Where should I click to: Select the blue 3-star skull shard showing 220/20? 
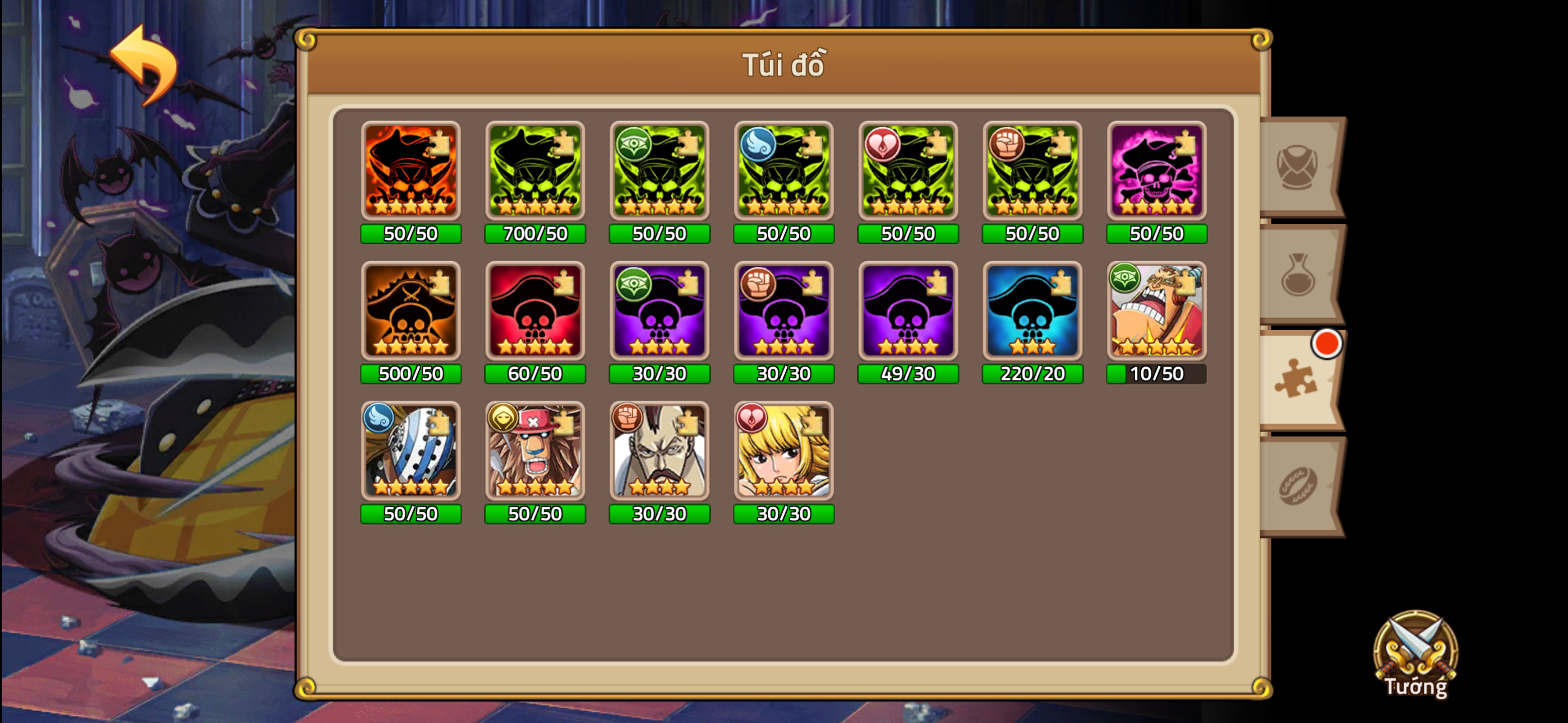1032,313
